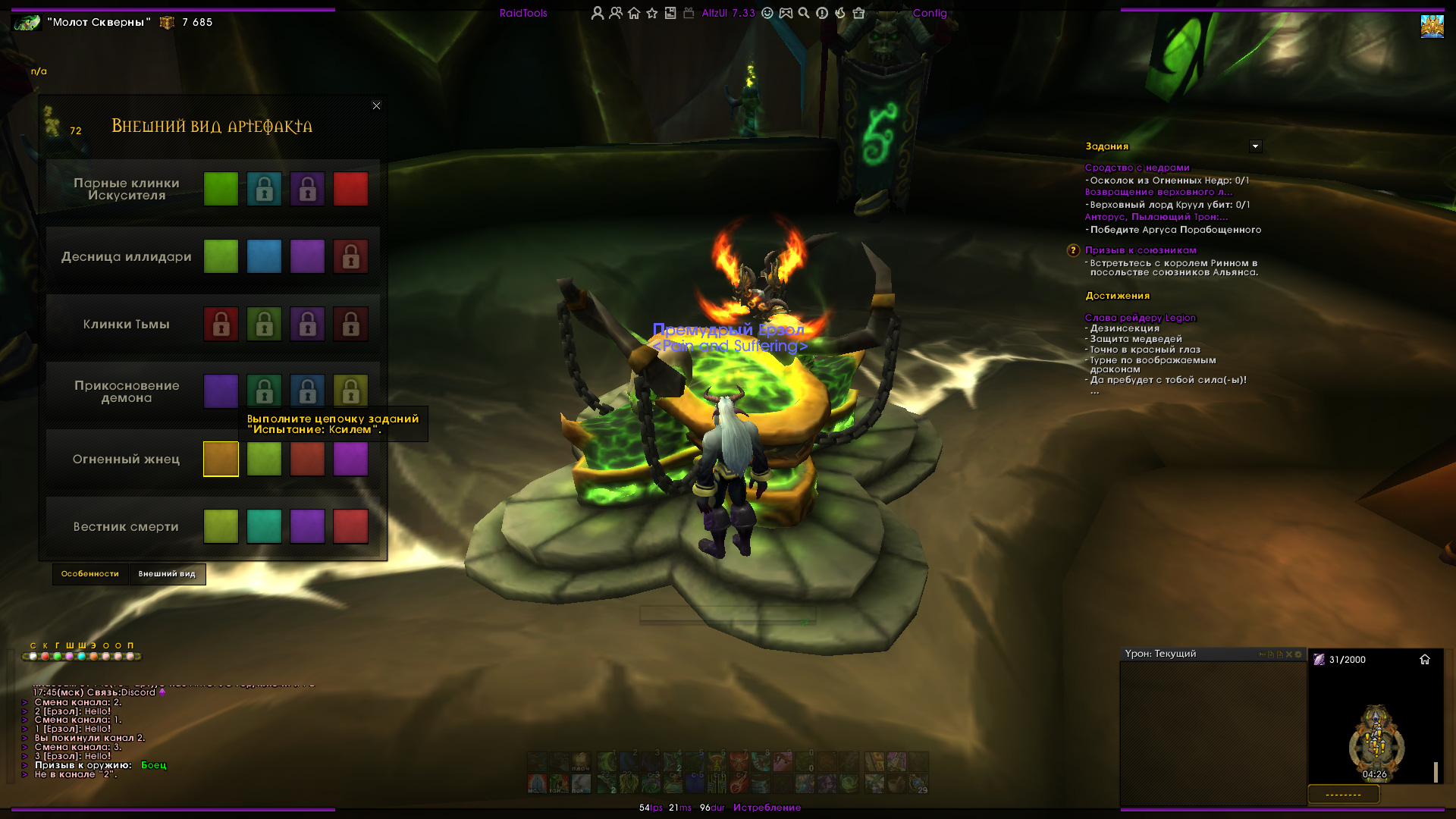Choose the teal Вестник смерти swatch

click(x=264, y=526)
